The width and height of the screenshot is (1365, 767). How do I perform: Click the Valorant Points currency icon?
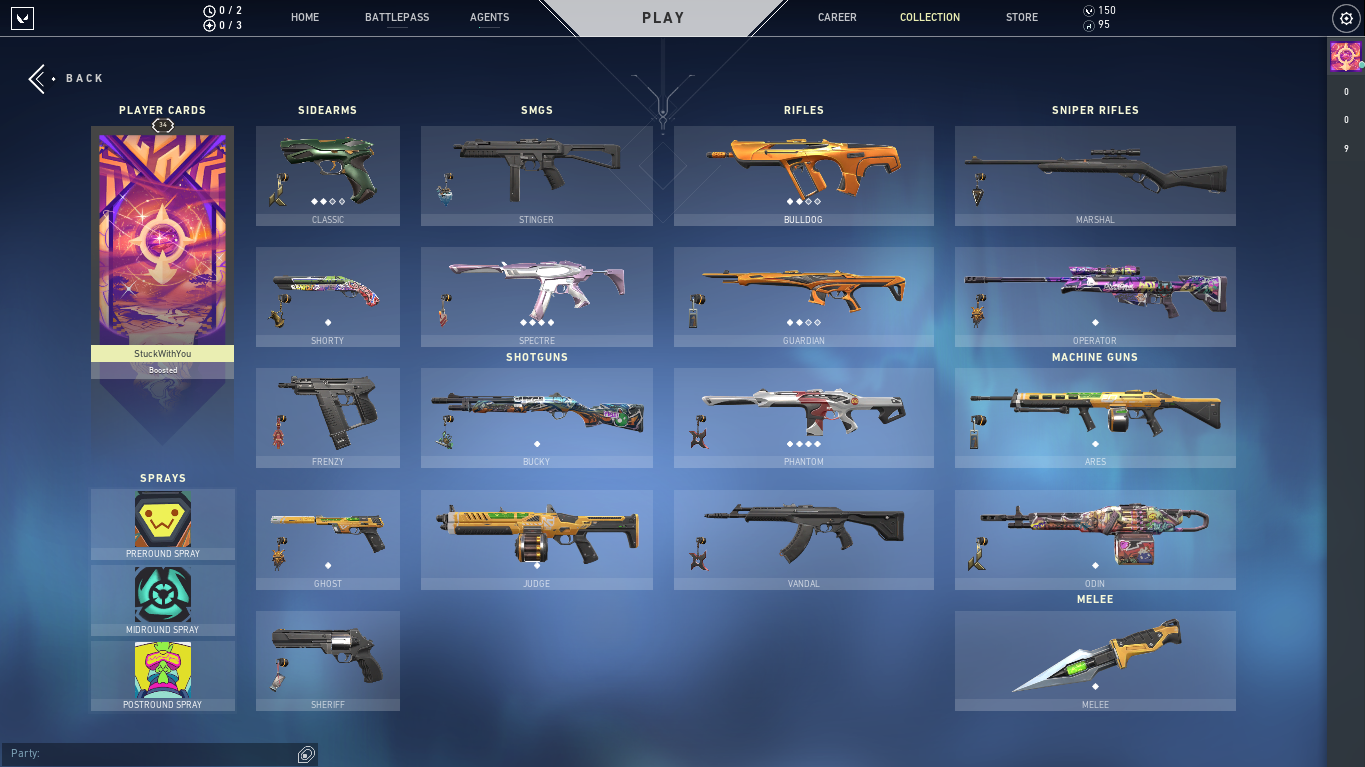coord(1090,10)
